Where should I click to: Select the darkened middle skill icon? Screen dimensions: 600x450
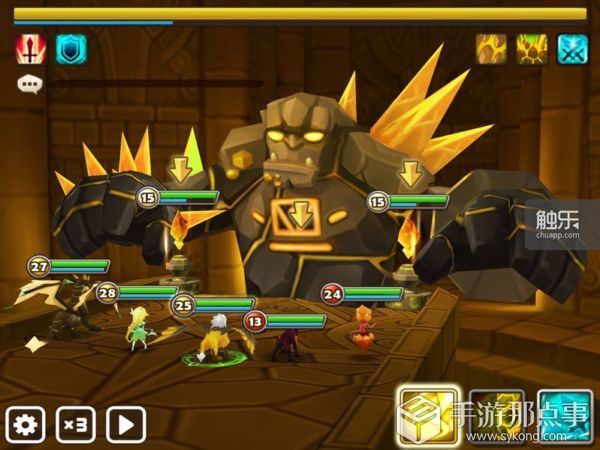(497, 416)
